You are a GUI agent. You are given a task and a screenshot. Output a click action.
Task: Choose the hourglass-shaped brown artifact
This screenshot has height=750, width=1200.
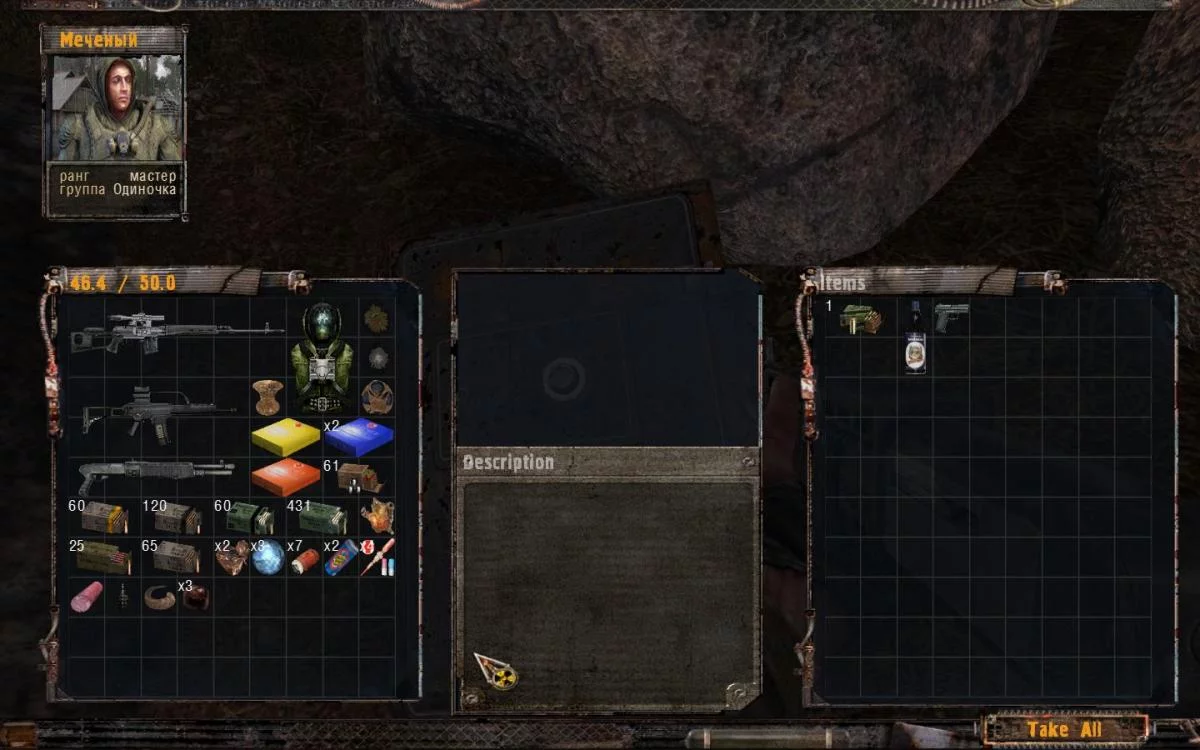pyautogui.click(x=267, y=396)
